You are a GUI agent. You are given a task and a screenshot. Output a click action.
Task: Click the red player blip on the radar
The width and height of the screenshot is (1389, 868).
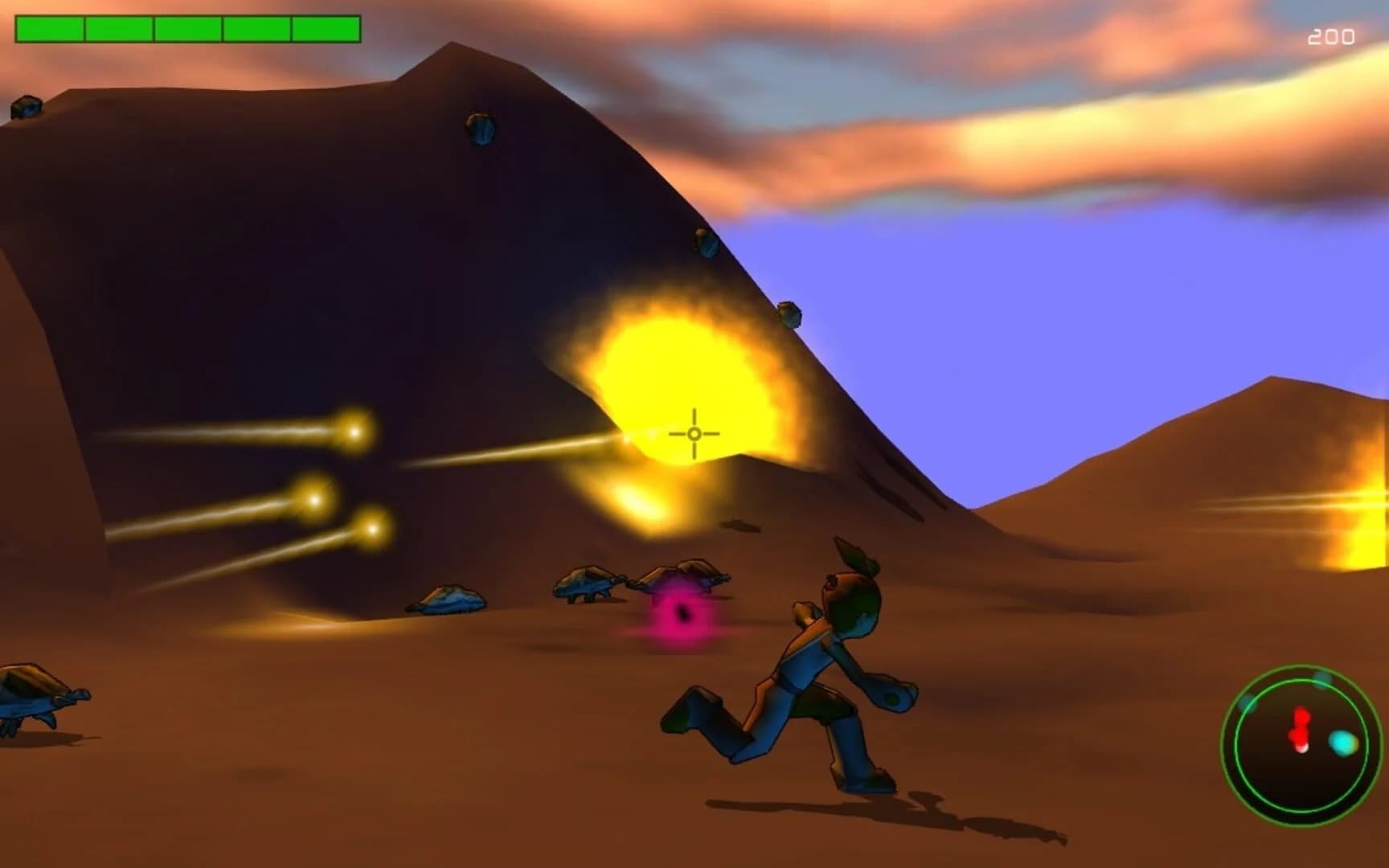1301,728
